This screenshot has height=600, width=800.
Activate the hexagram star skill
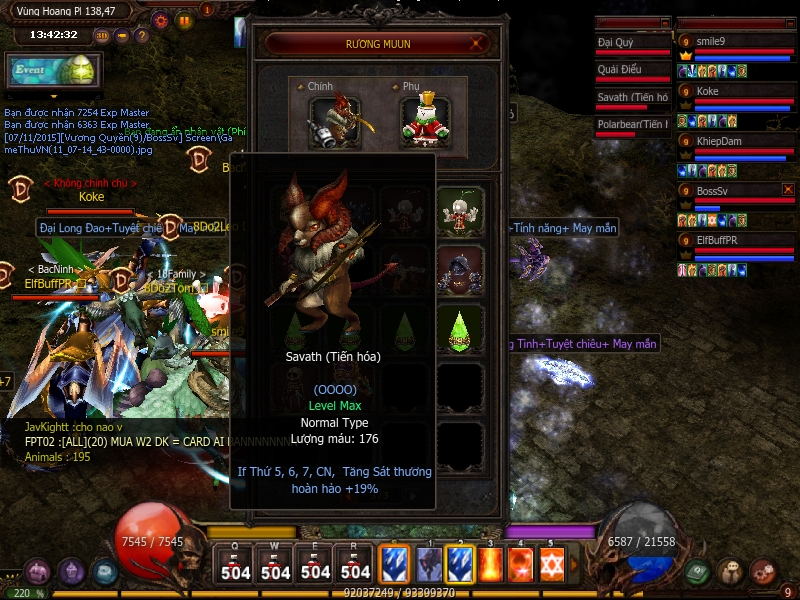point(551,565)
